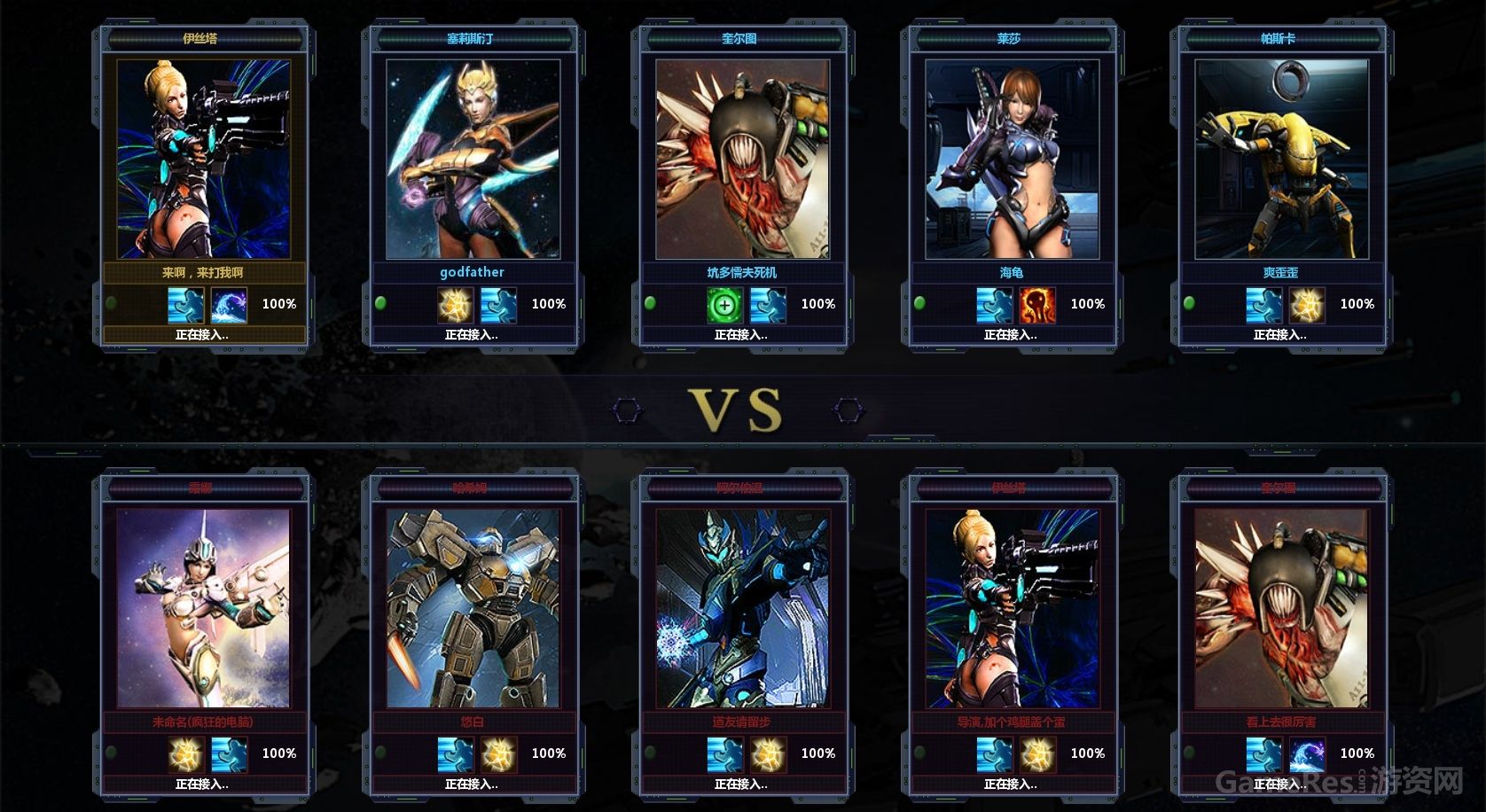Select the 来啊，来打我啊 player portrait
This screenshot has width=1486, height=812.
pyautogui.click(x=203, y=160)
